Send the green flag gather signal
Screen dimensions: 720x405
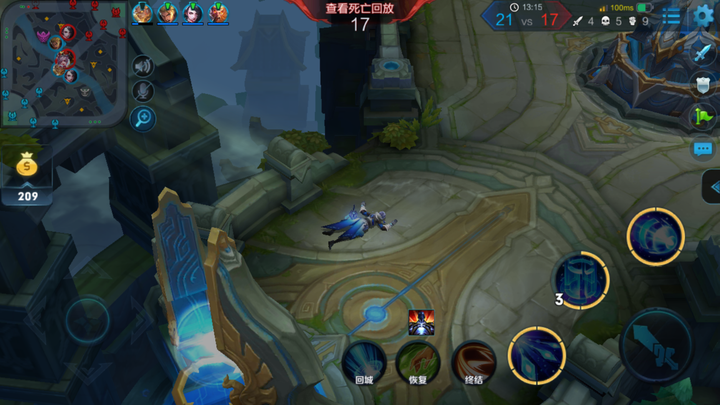(x=703, y=116)
